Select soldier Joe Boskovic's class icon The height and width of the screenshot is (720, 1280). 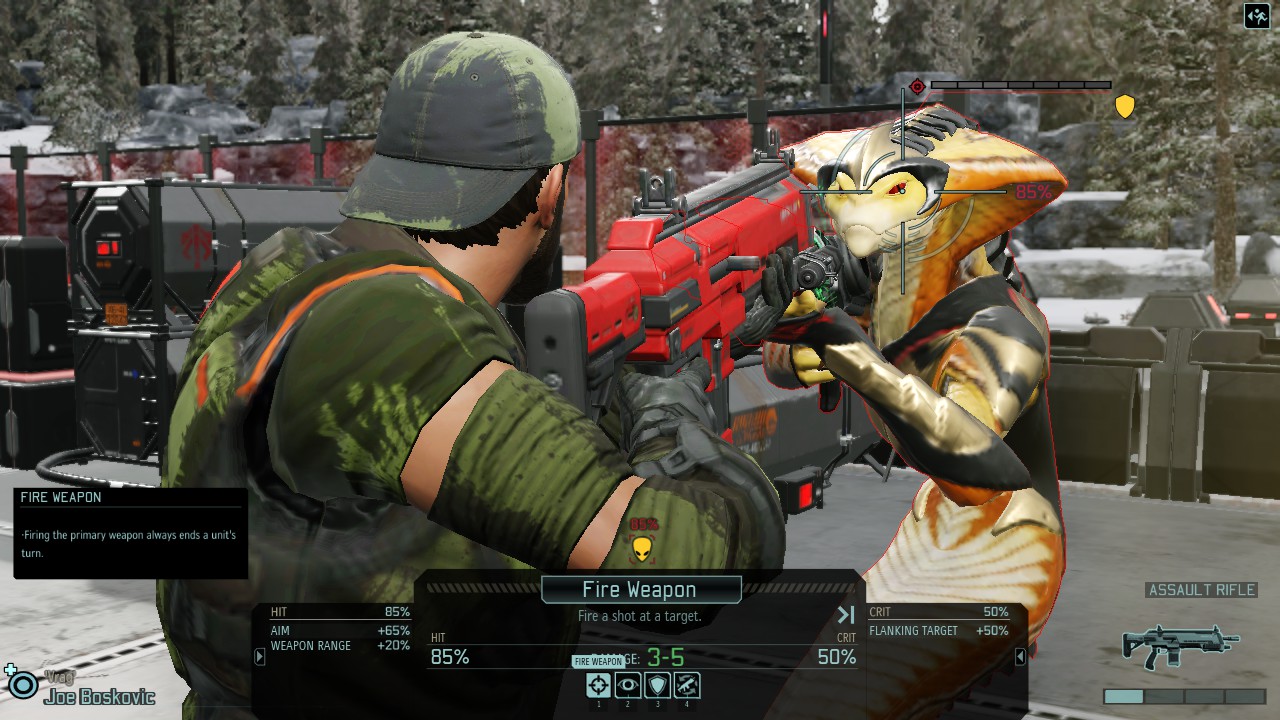pos(21,682)
